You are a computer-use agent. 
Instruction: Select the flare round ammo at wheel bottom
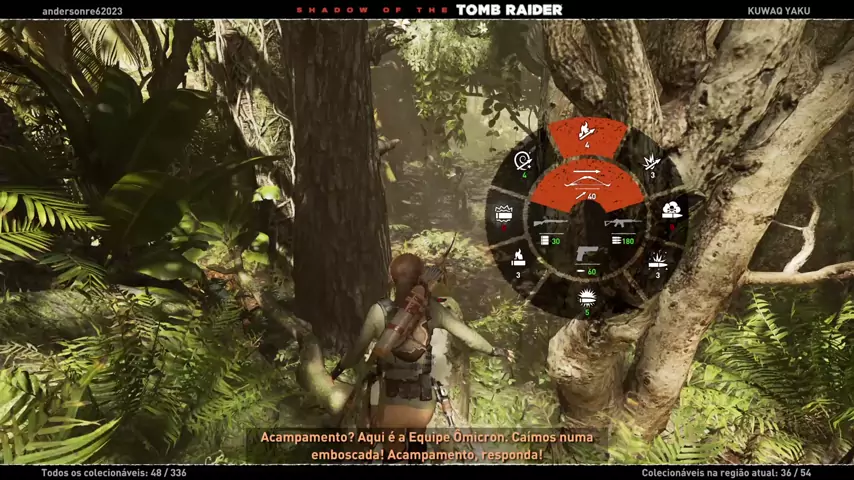(x=587, y=297)
